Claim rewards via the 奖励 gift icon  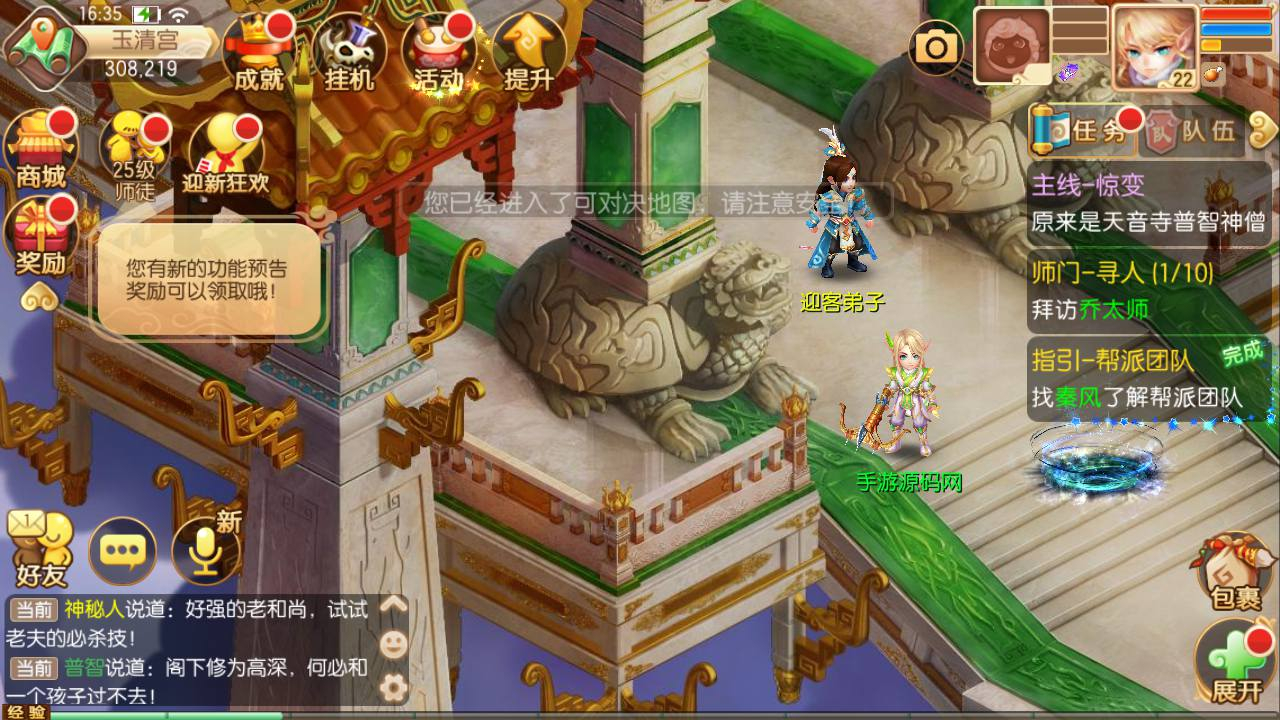(41, 236)
